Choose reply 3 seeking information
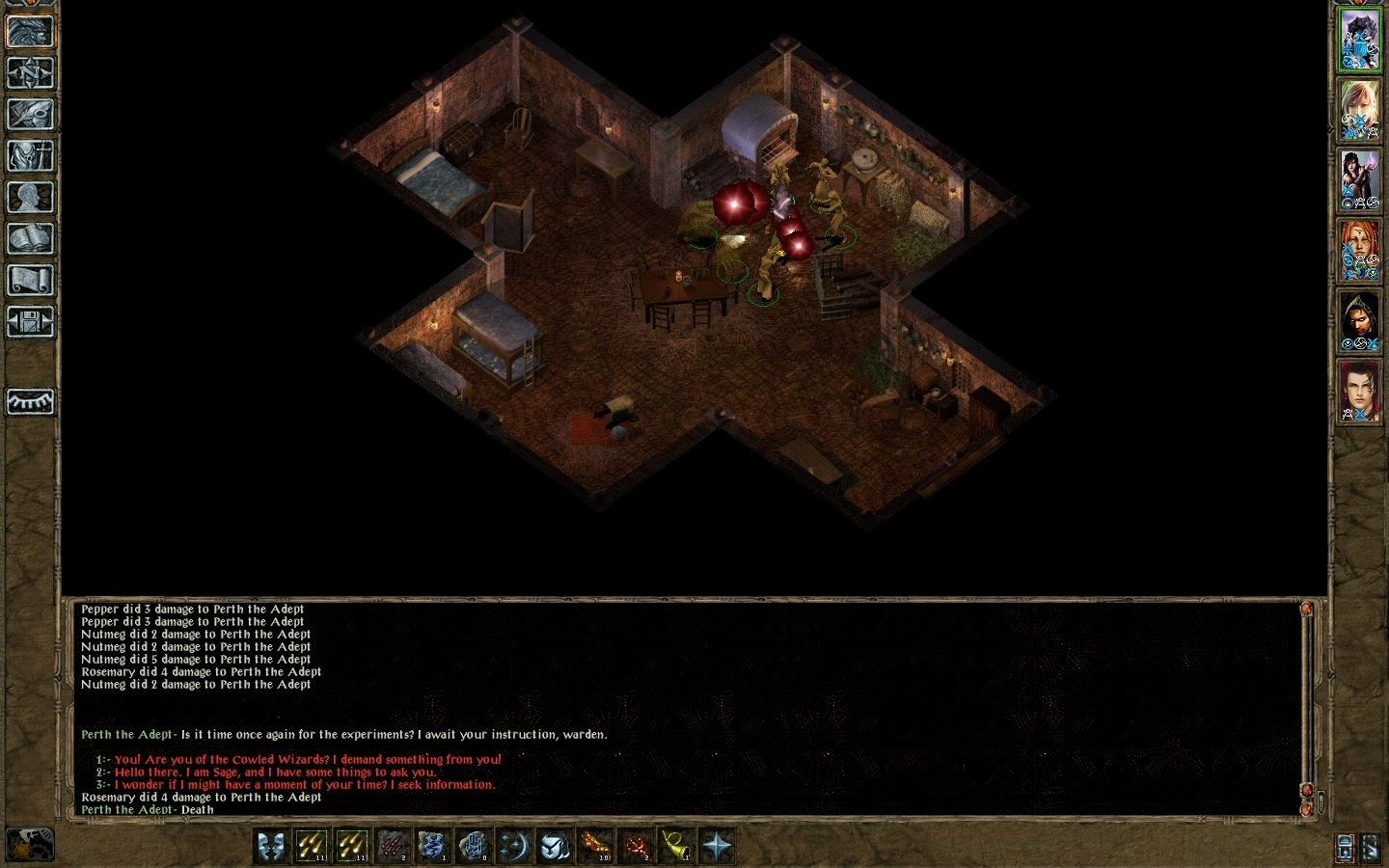 [305, 785]
